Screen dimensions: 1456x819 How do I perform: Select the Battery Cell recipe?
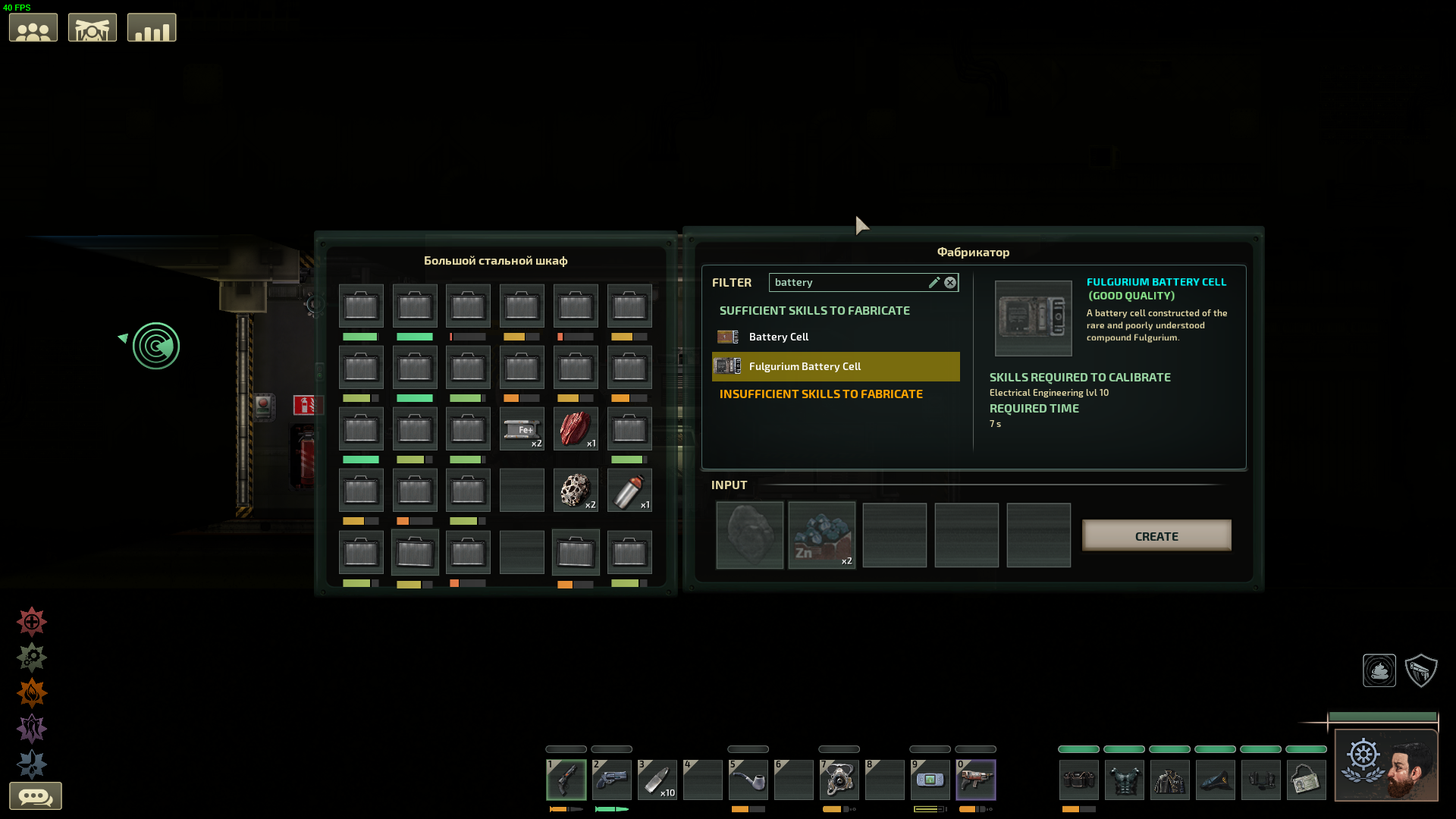778,337
